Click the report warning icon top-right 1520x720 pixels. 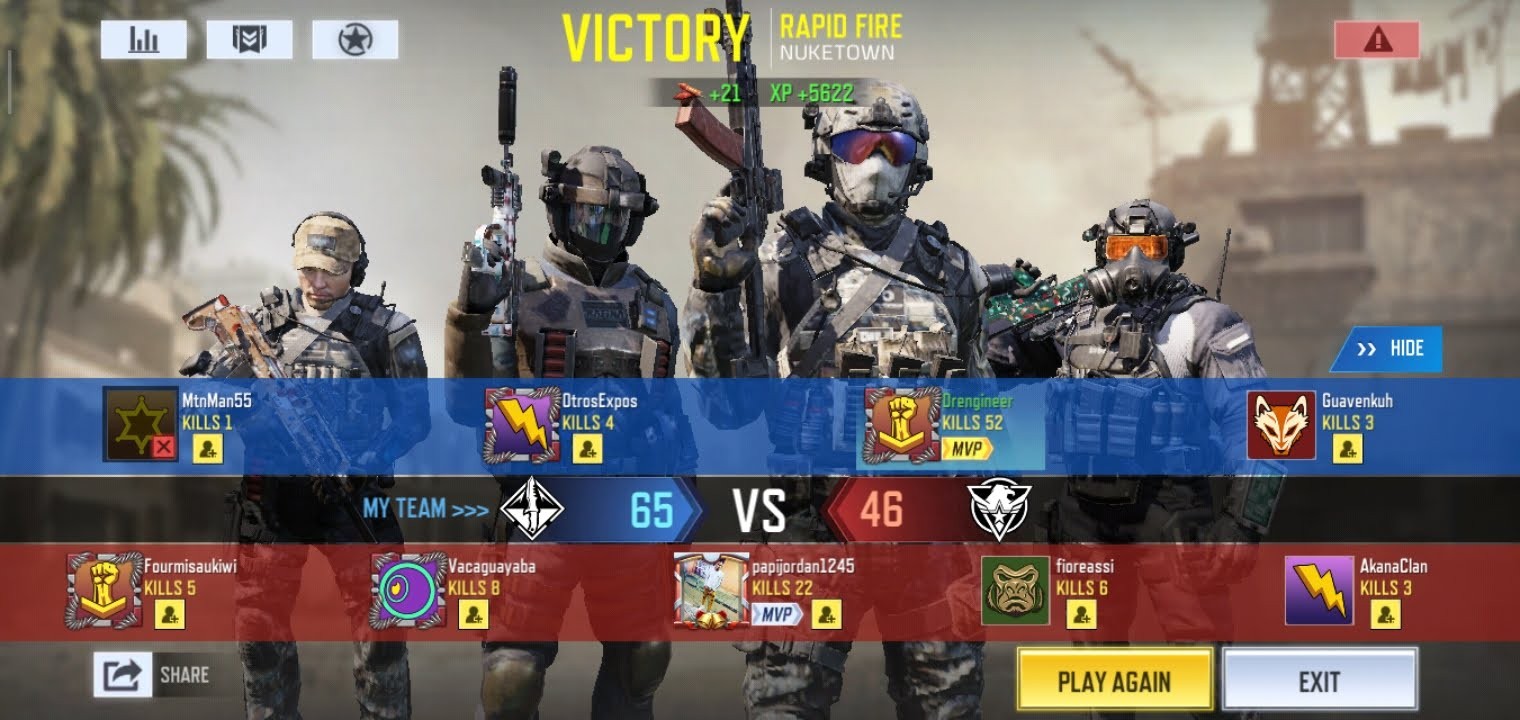1377,39
